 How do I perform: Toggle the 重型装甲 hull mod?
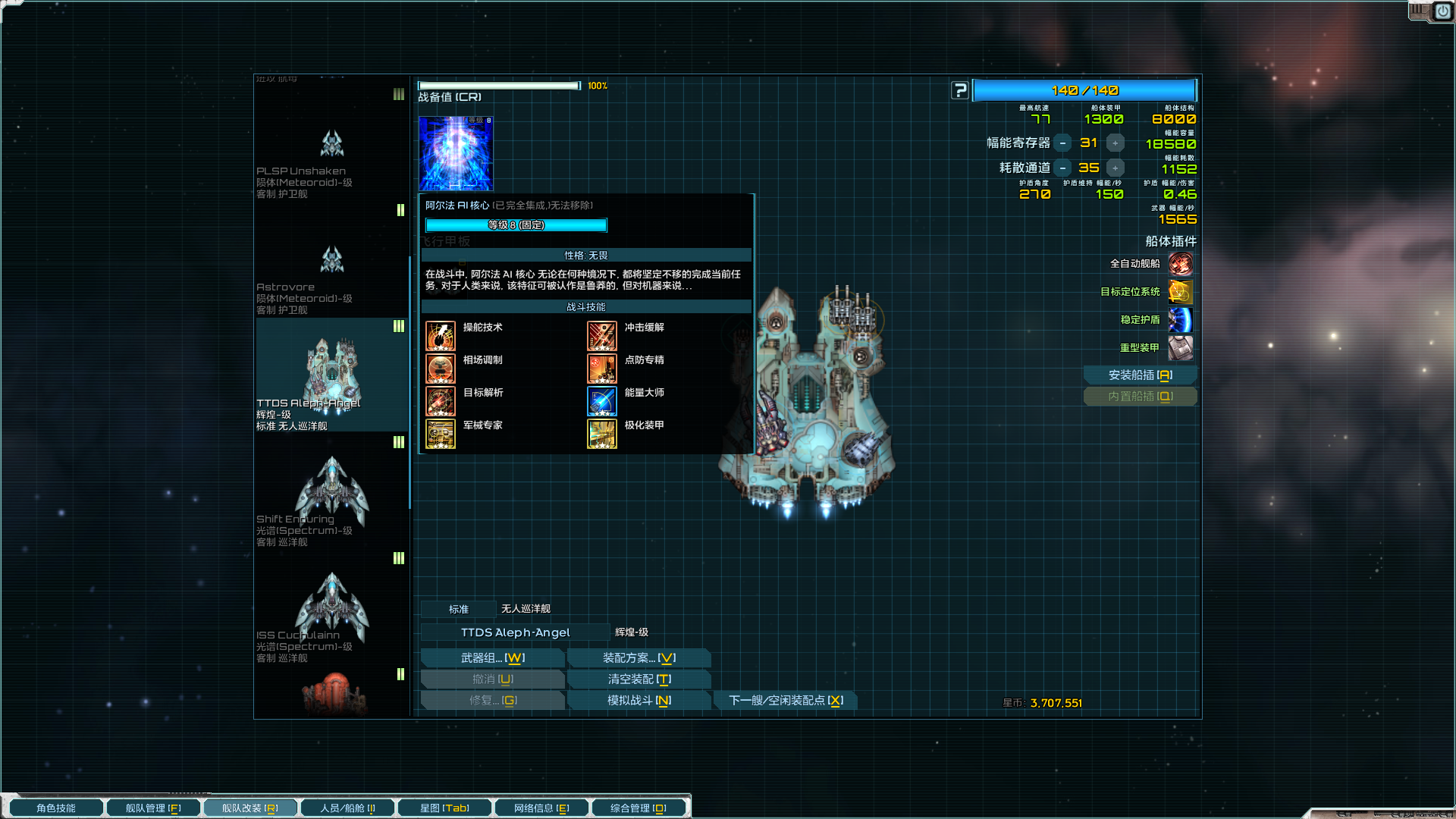(1181, 348)
